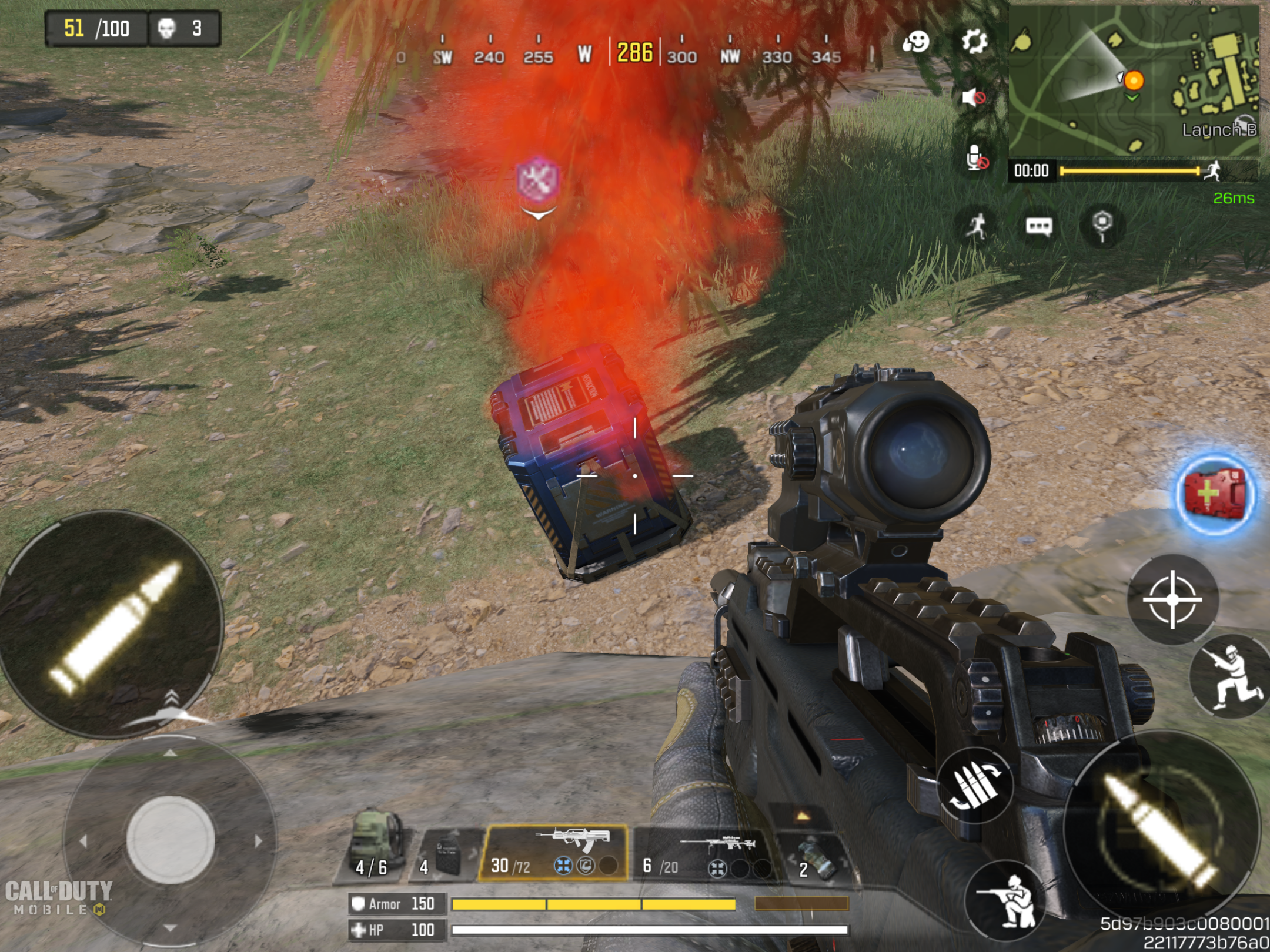Select the grenade slot
1270x952 pixels.
tap(814, 856)
